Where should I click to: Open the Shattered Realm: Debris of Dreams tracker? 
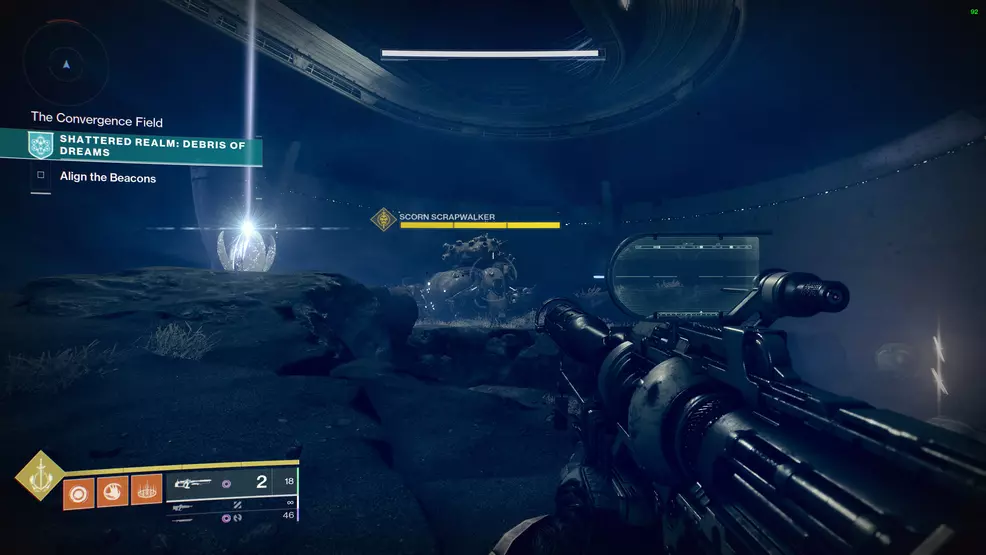coord(152,146)
